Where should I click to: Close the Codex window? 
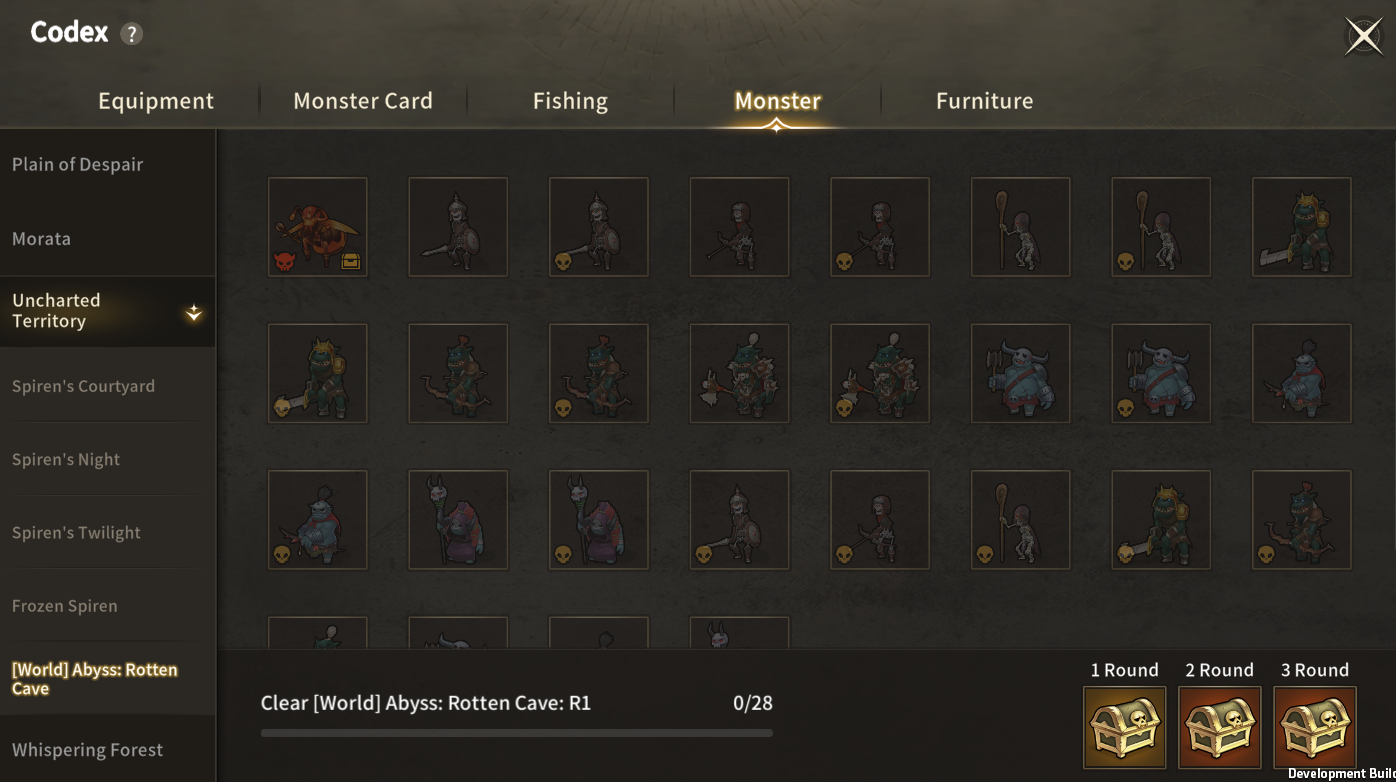click(x=1363, y=36)
